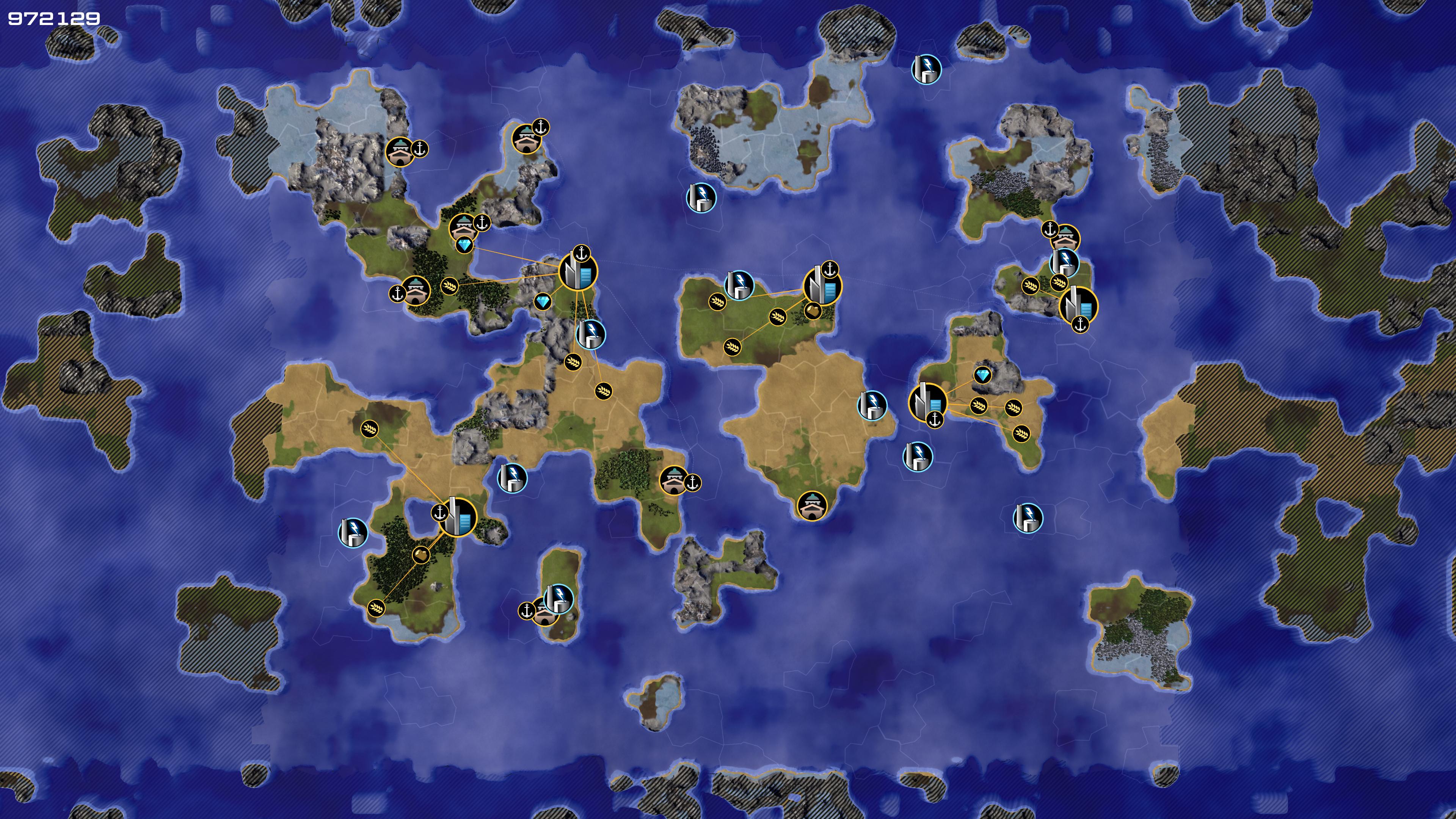The width and height of the screenshot is (1456, 819).
Task: Select the domed town lacking an anchor badge
Action: [812, 505]
